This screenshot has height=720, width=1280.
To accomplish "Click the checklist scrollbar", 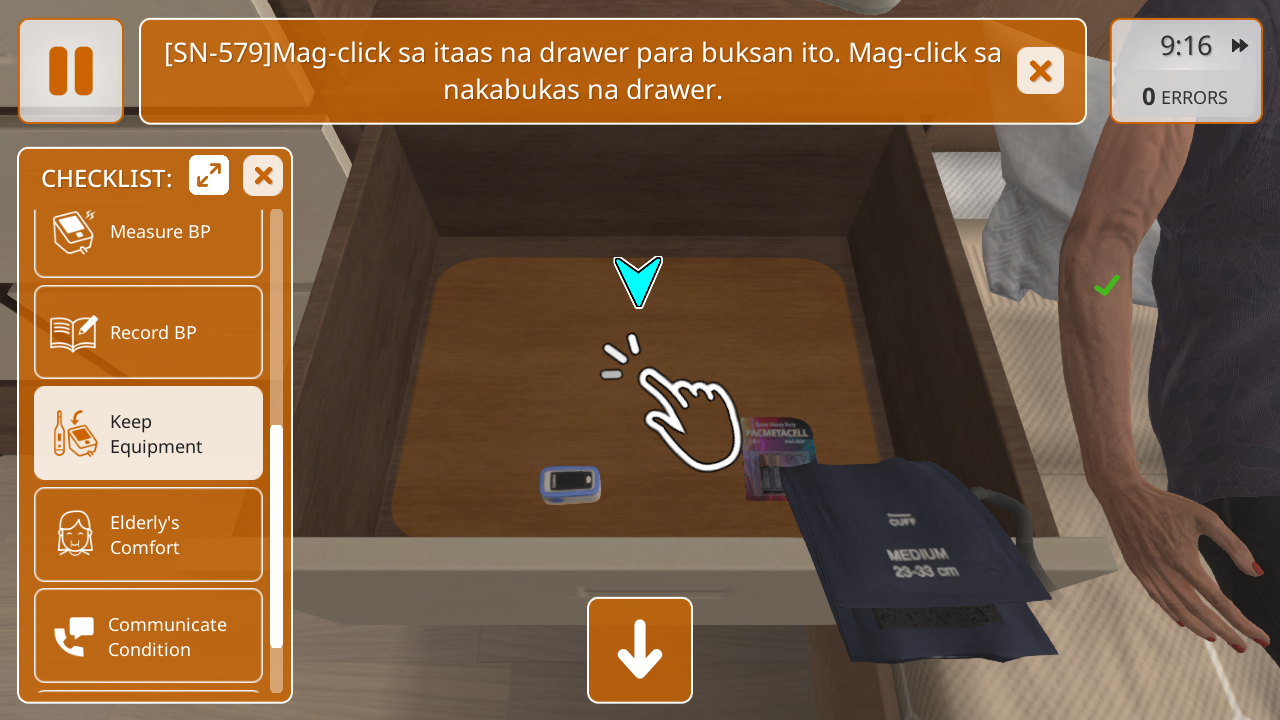I will coord(277,535).
